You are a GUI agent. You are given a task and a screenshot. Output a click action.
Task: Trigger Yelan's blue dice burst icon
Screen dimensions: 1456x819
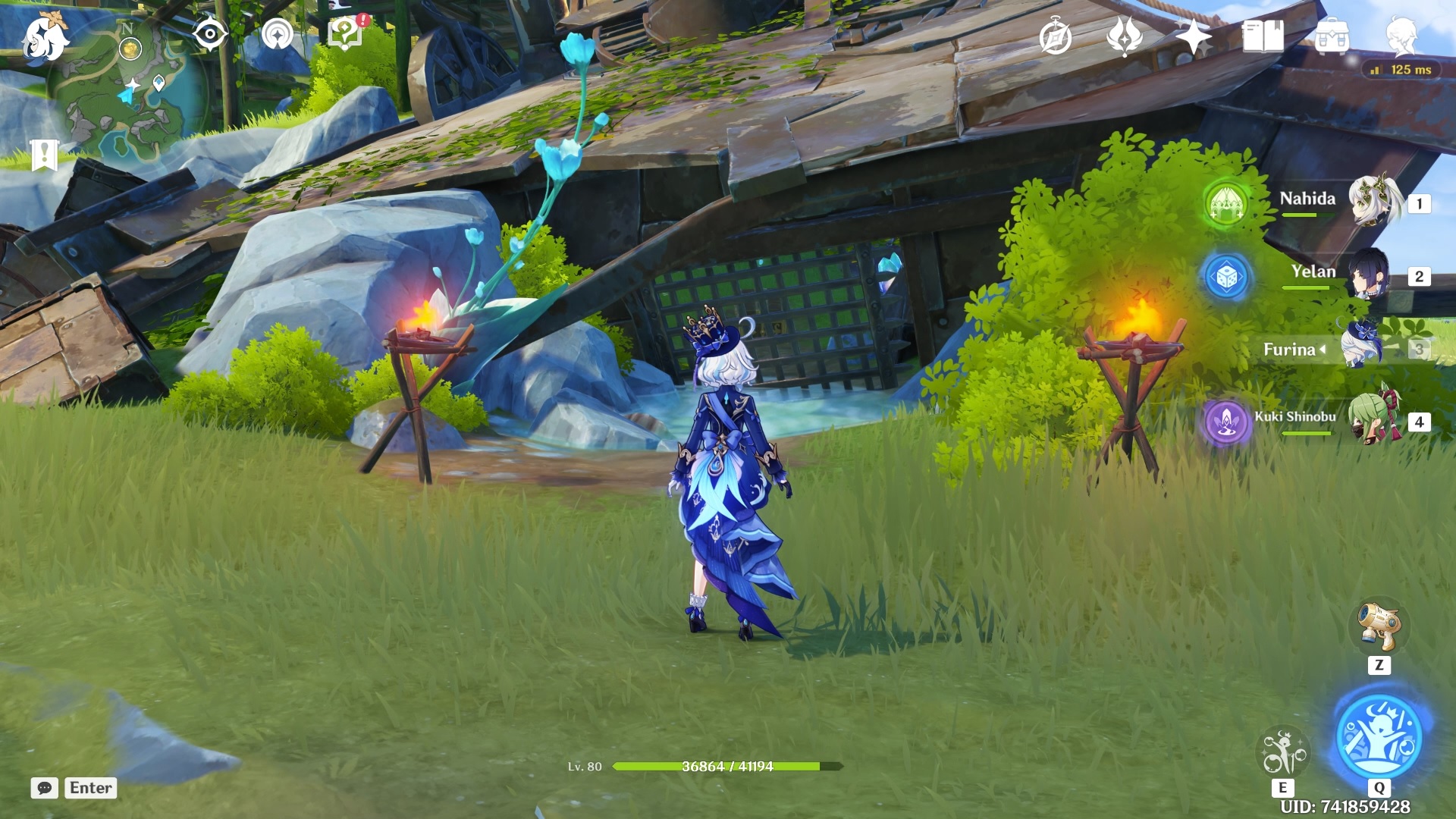point(1226,277)
